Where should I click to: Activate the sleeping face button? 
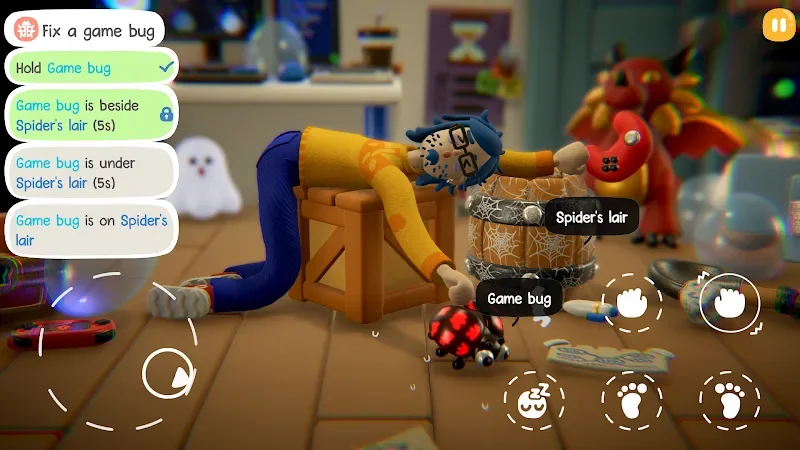coord(533,401)
